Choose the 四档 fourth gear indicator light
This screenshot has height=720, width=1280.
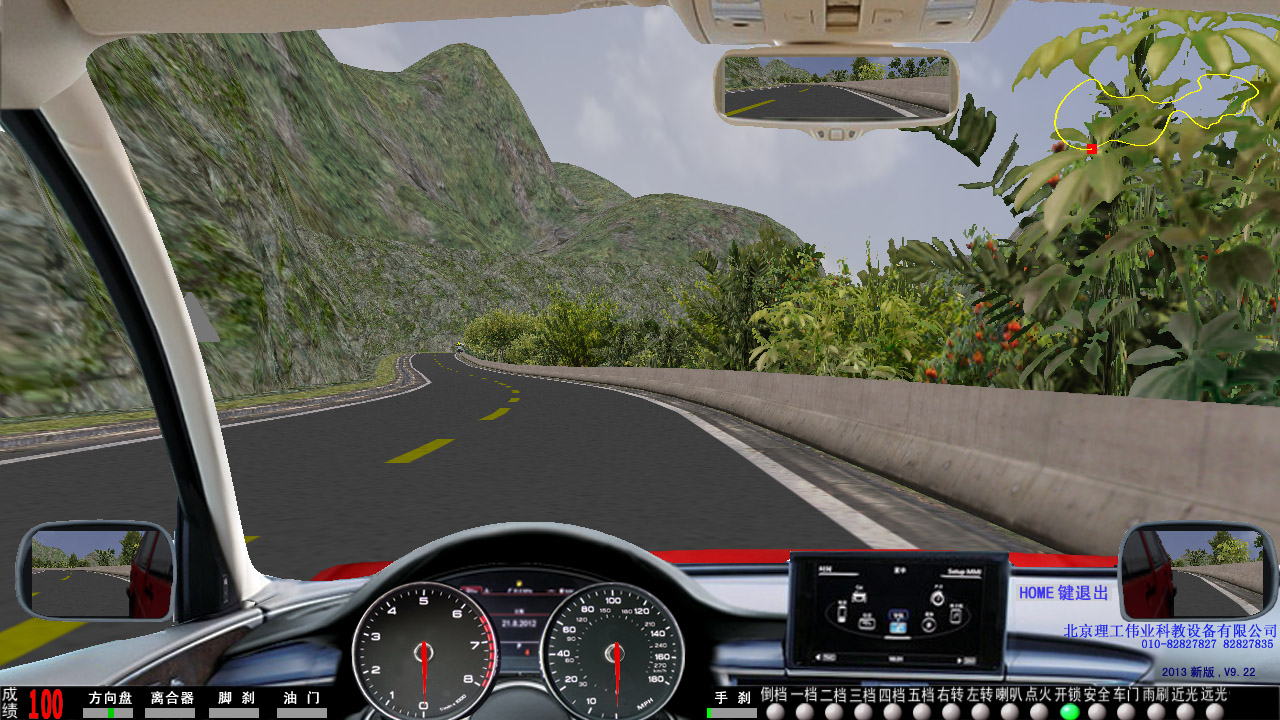[893, 712]
